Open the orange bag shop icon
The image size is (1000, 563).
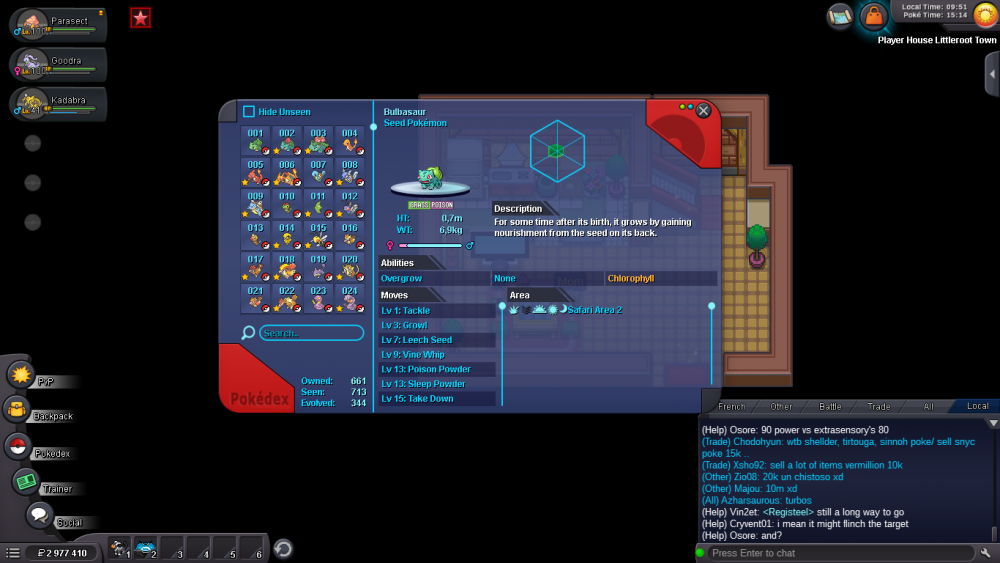(874, 16)
